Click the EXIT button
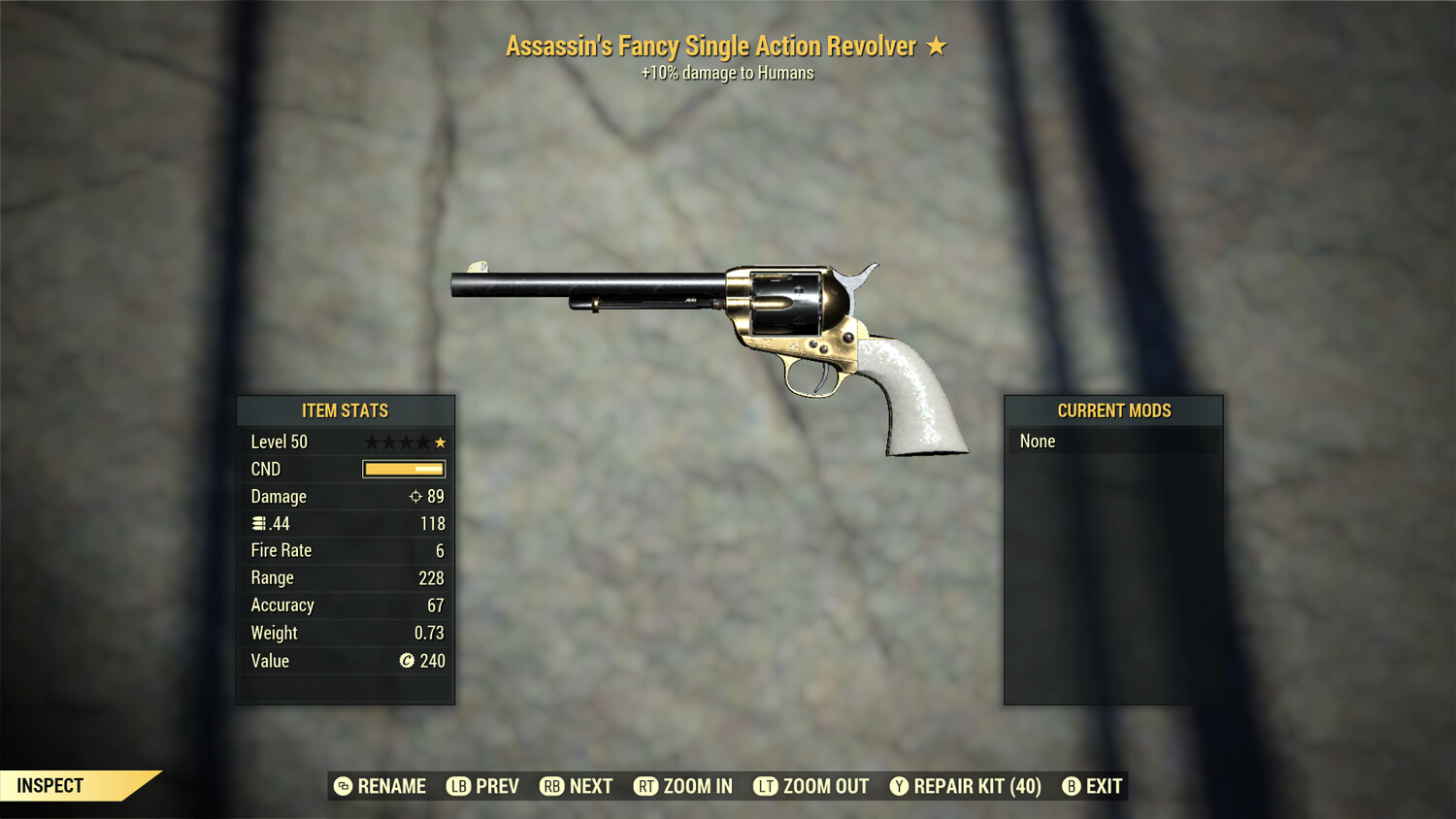 point(1106,786)
